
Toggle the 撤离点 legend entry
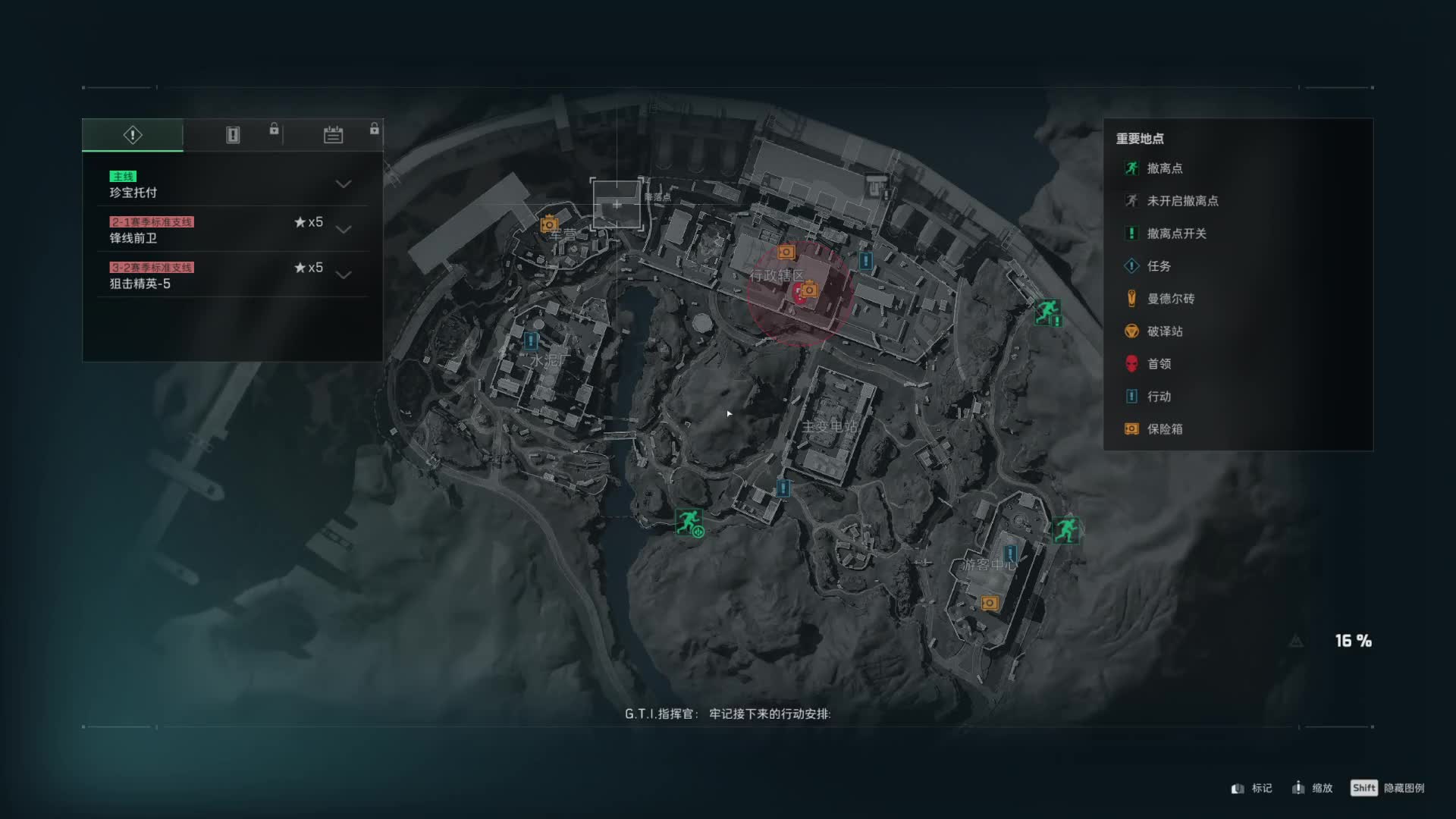1164,168
